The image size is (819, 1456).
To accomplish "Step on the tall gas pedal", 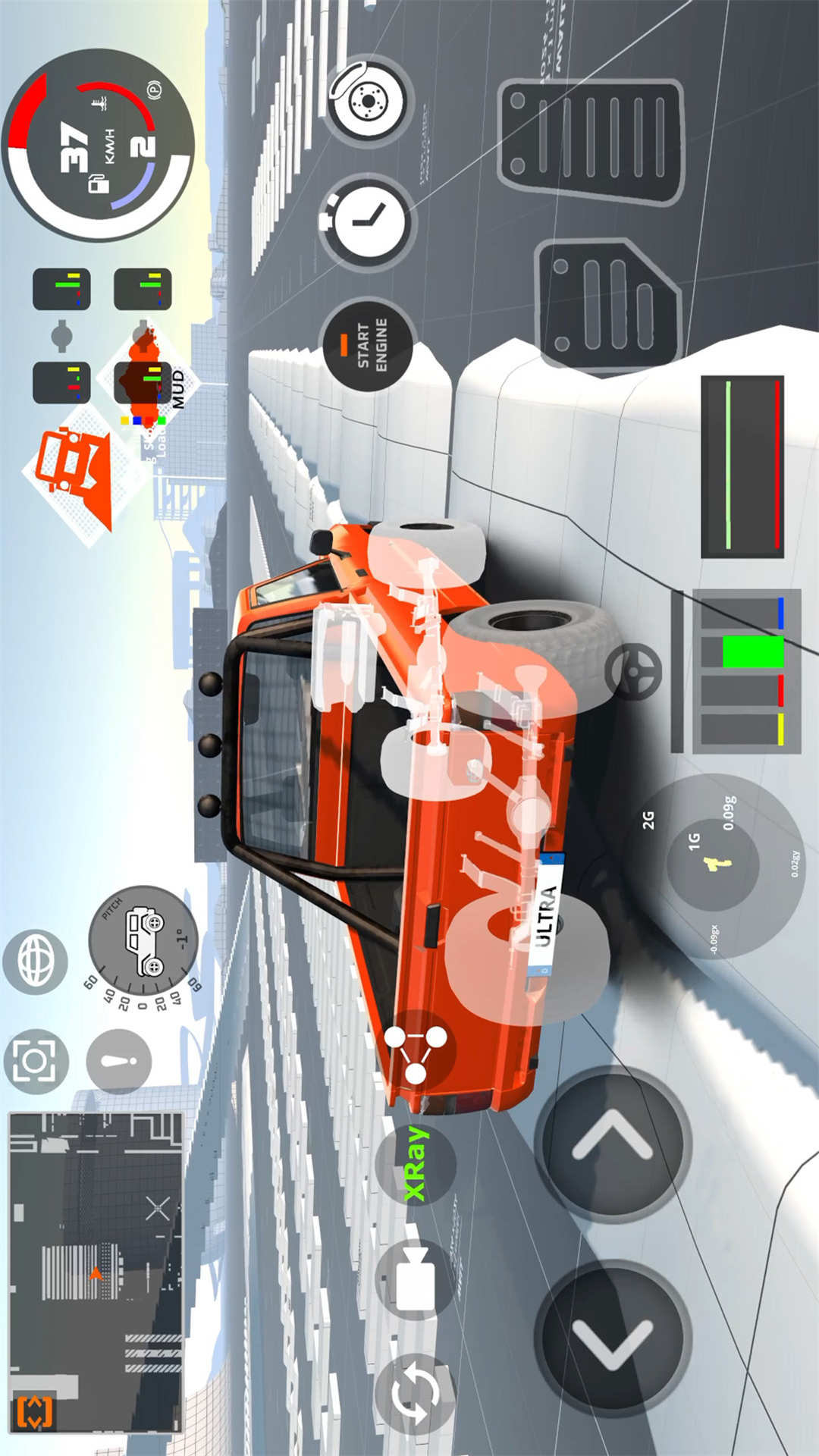I will tap(591, 143).
